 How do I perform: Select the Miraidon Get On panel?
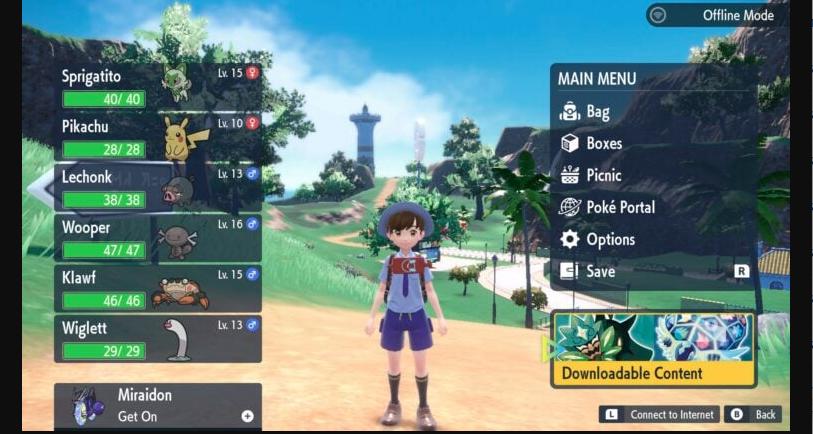point(158,405)
